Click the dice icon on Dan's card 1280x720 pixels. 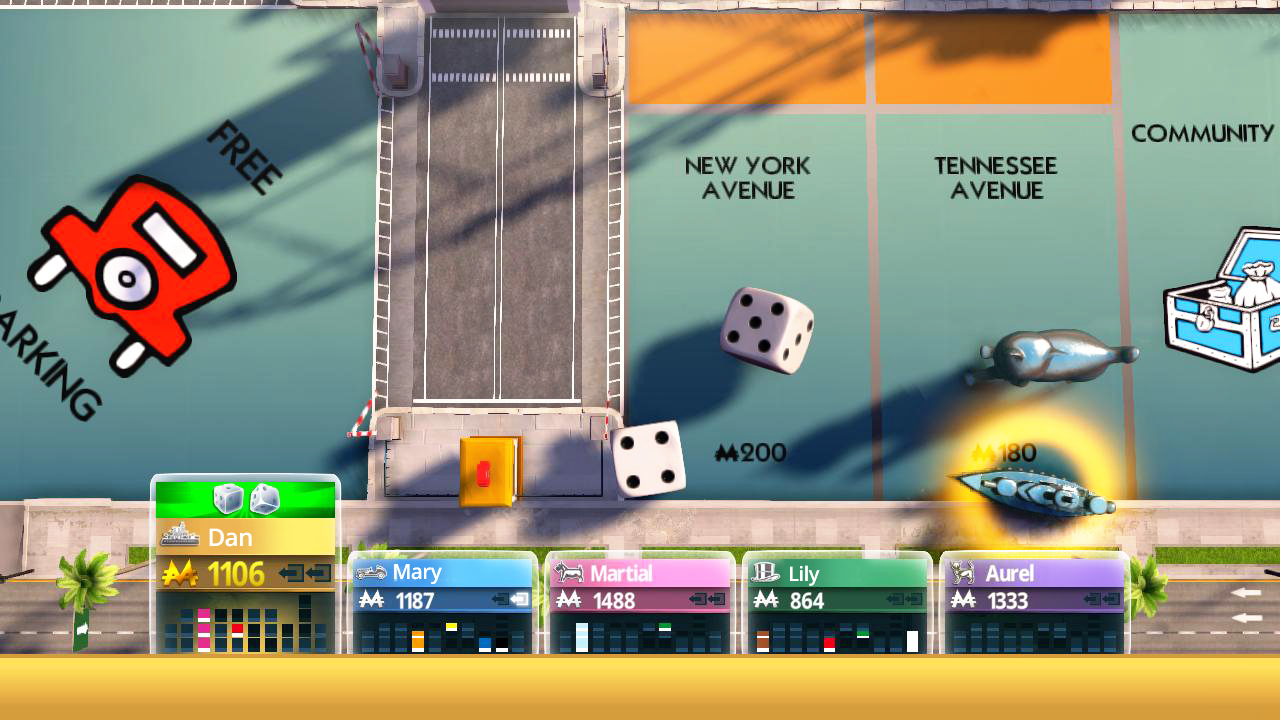coord(247,498)
